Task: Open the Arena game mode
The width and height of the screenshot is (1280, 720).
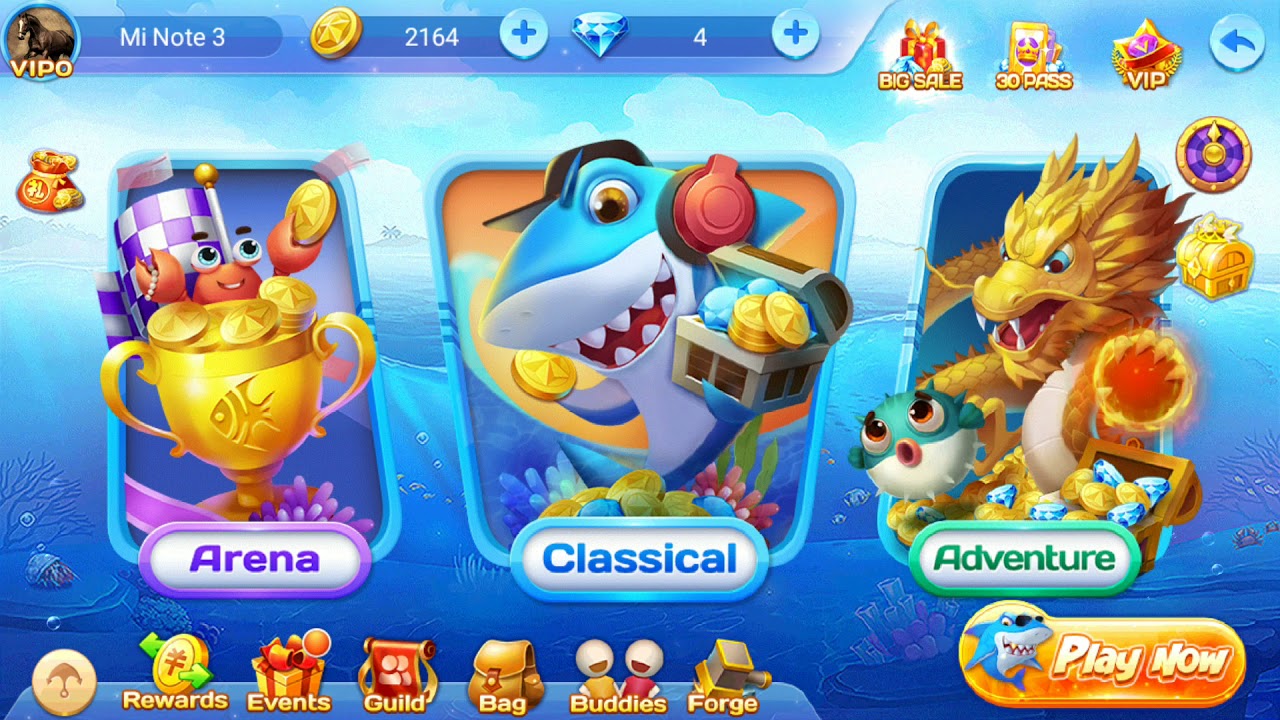Action: 254,558
